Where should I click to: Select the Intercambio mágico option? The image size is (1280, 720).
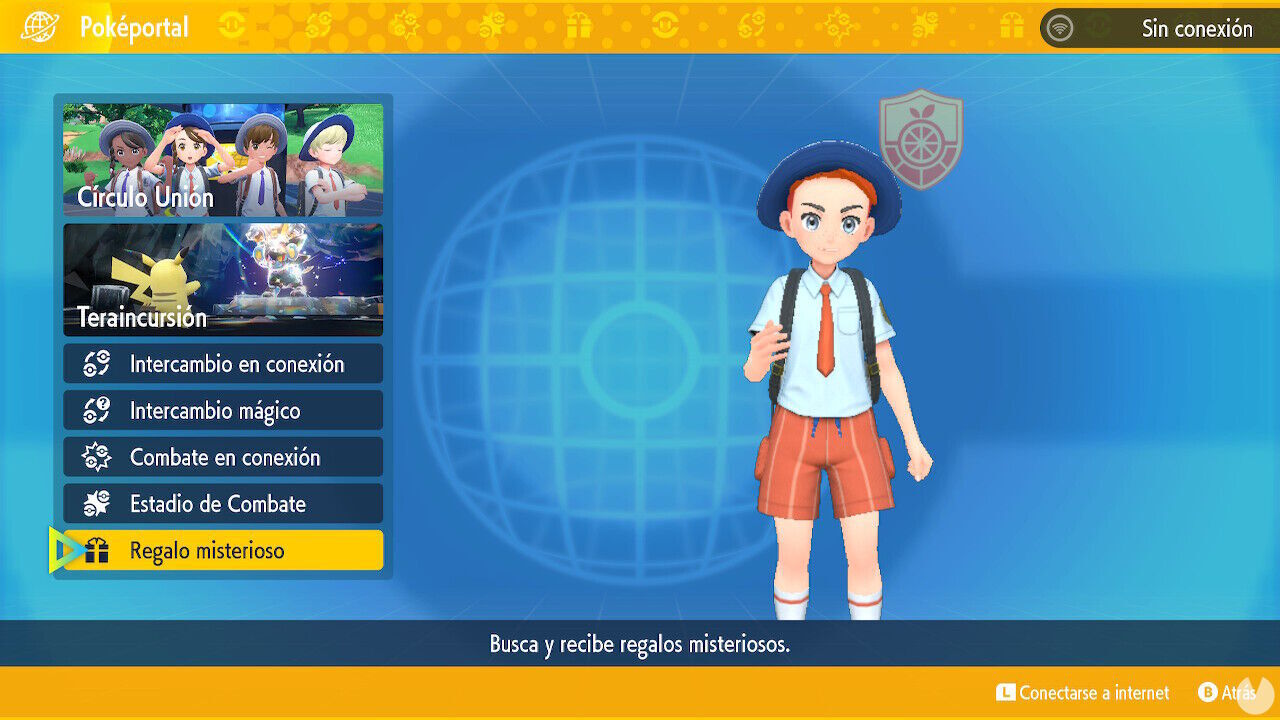coord(222,410)
